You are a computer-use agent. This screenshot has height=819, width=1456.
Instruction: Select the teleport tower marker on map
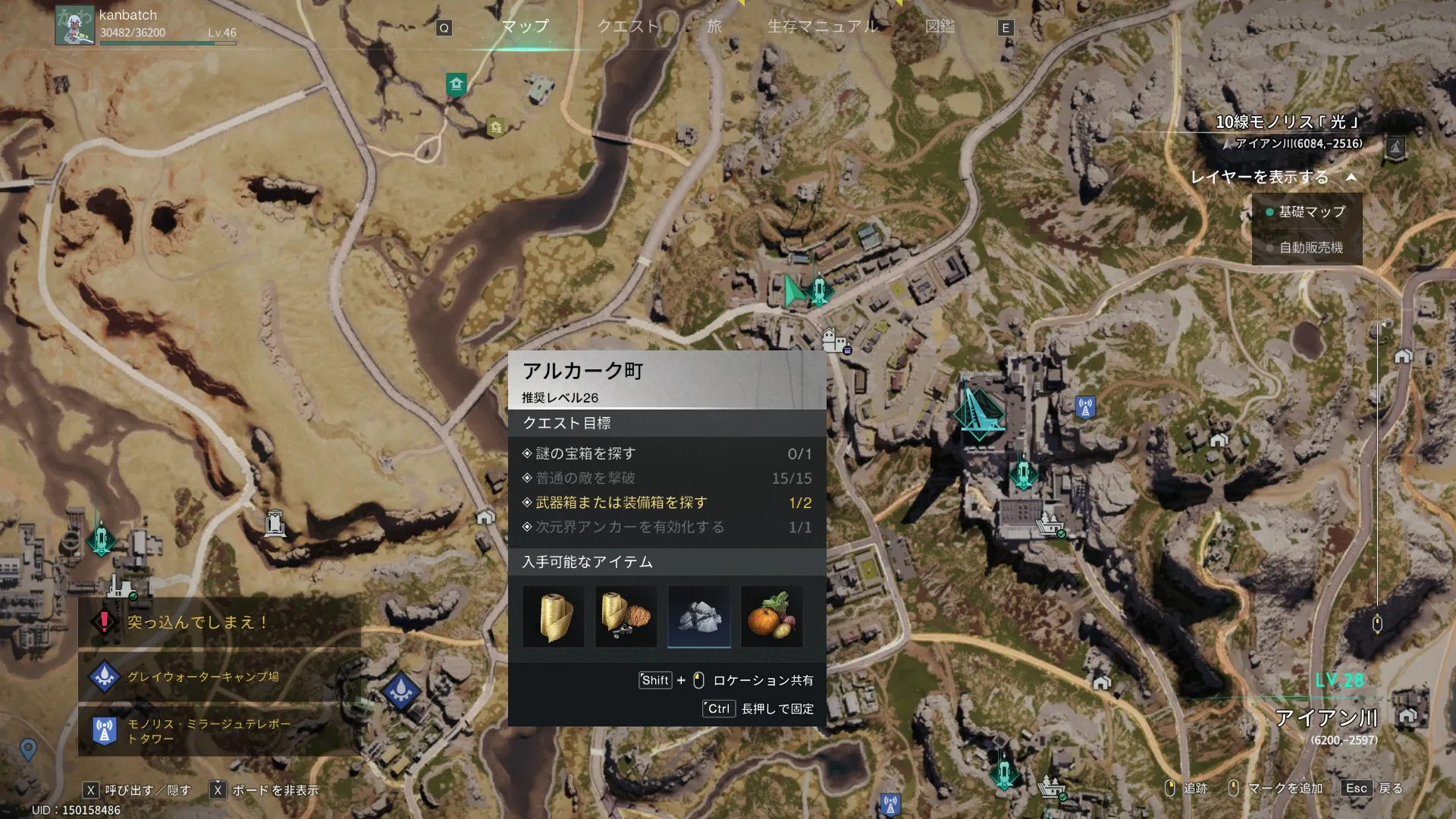(x=1085, y=407)
